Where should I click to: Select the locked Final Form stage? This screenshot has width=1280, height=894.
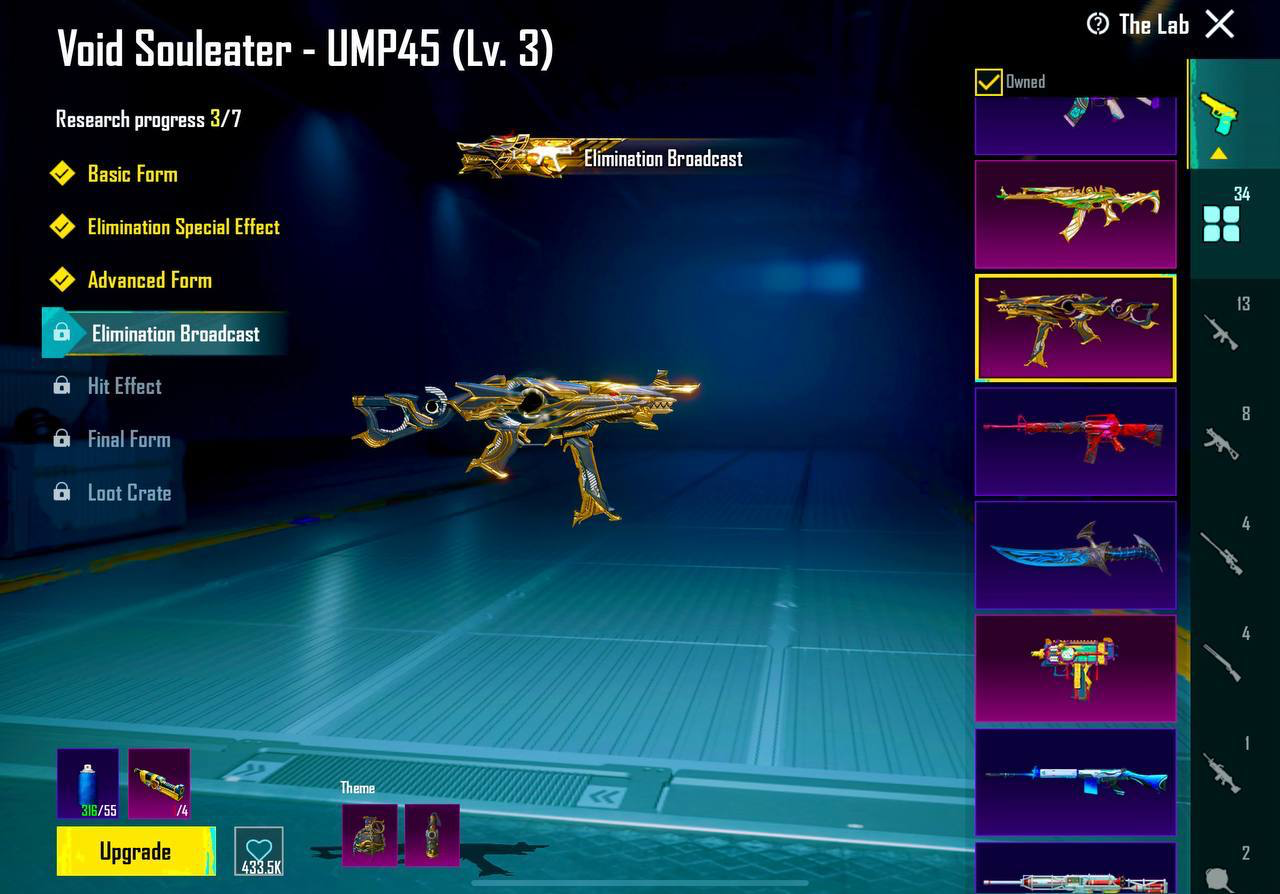pos(128,439)
